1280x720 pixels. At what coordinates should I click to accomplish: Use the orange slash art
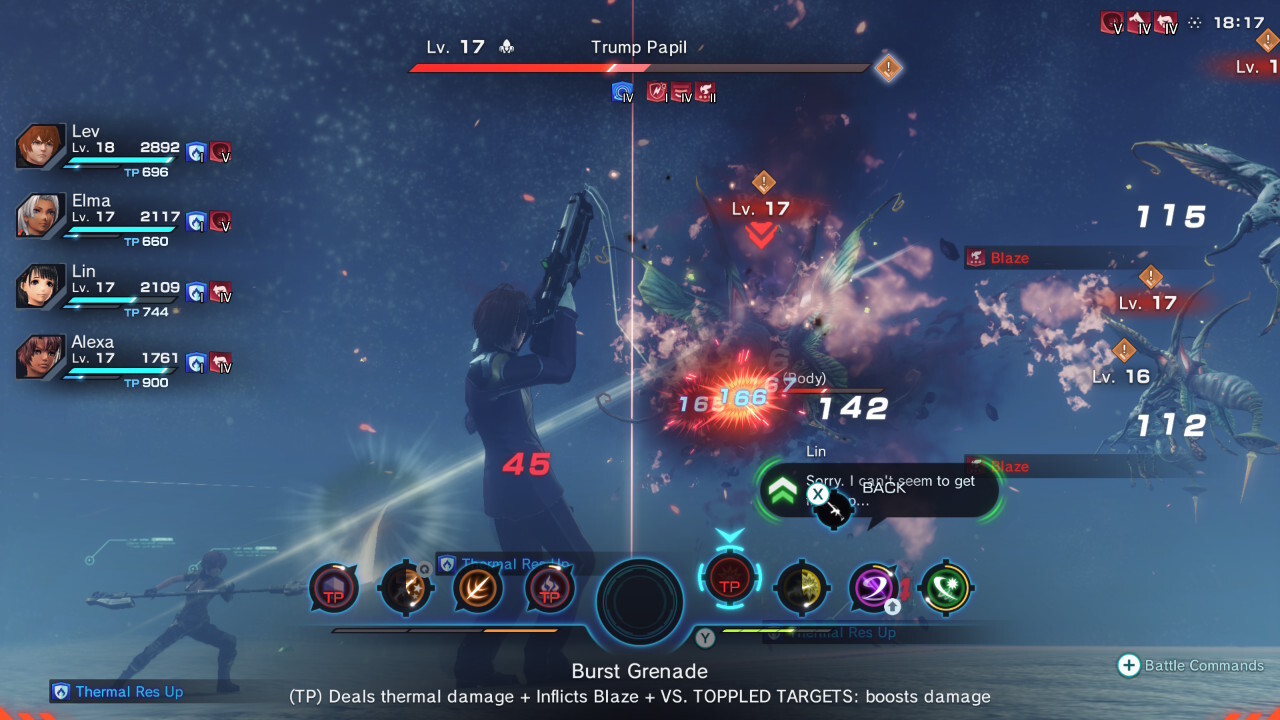pos(477,588)
